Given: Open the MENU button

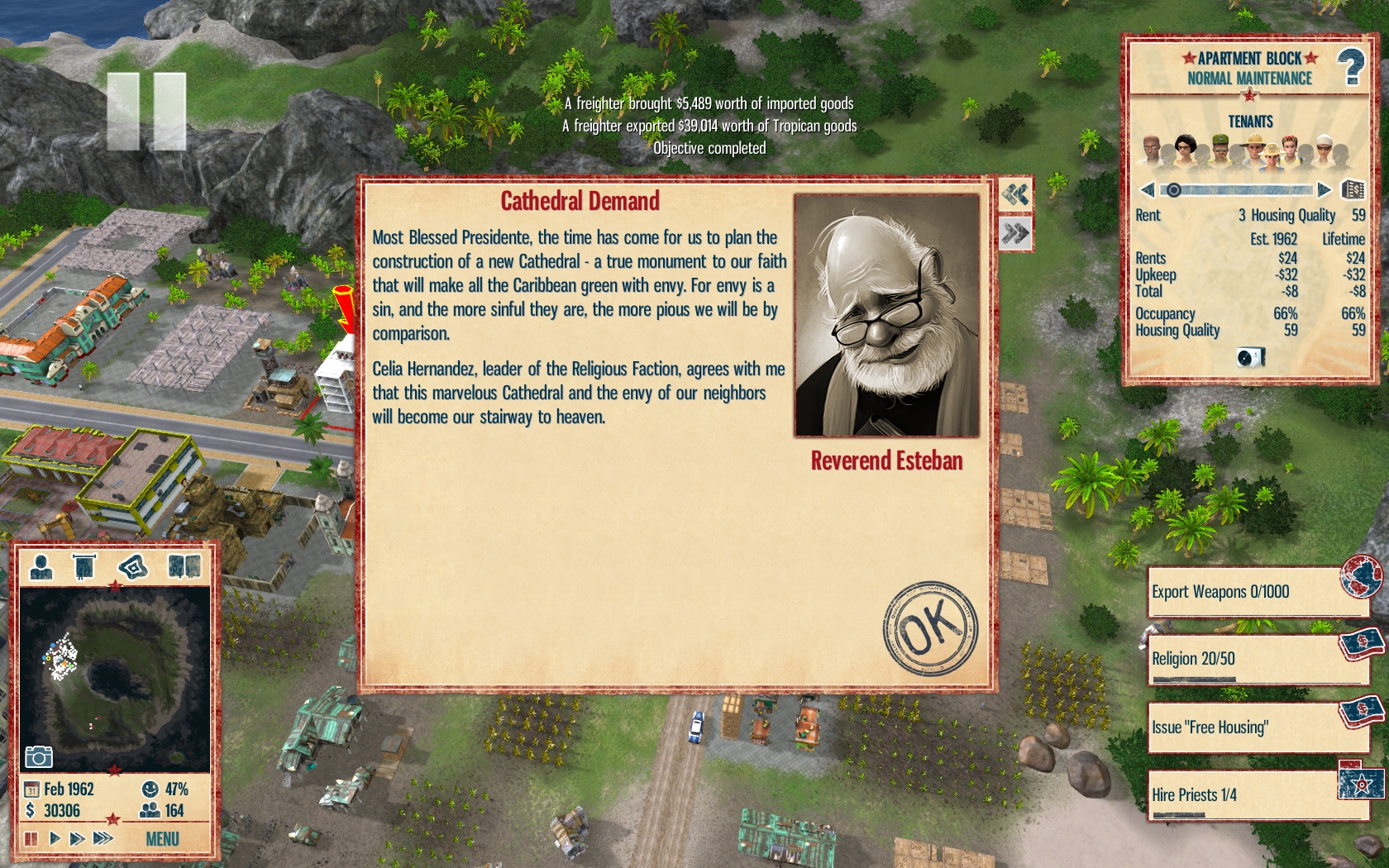Looking at the screenshot, I should [x=162, y=839].
